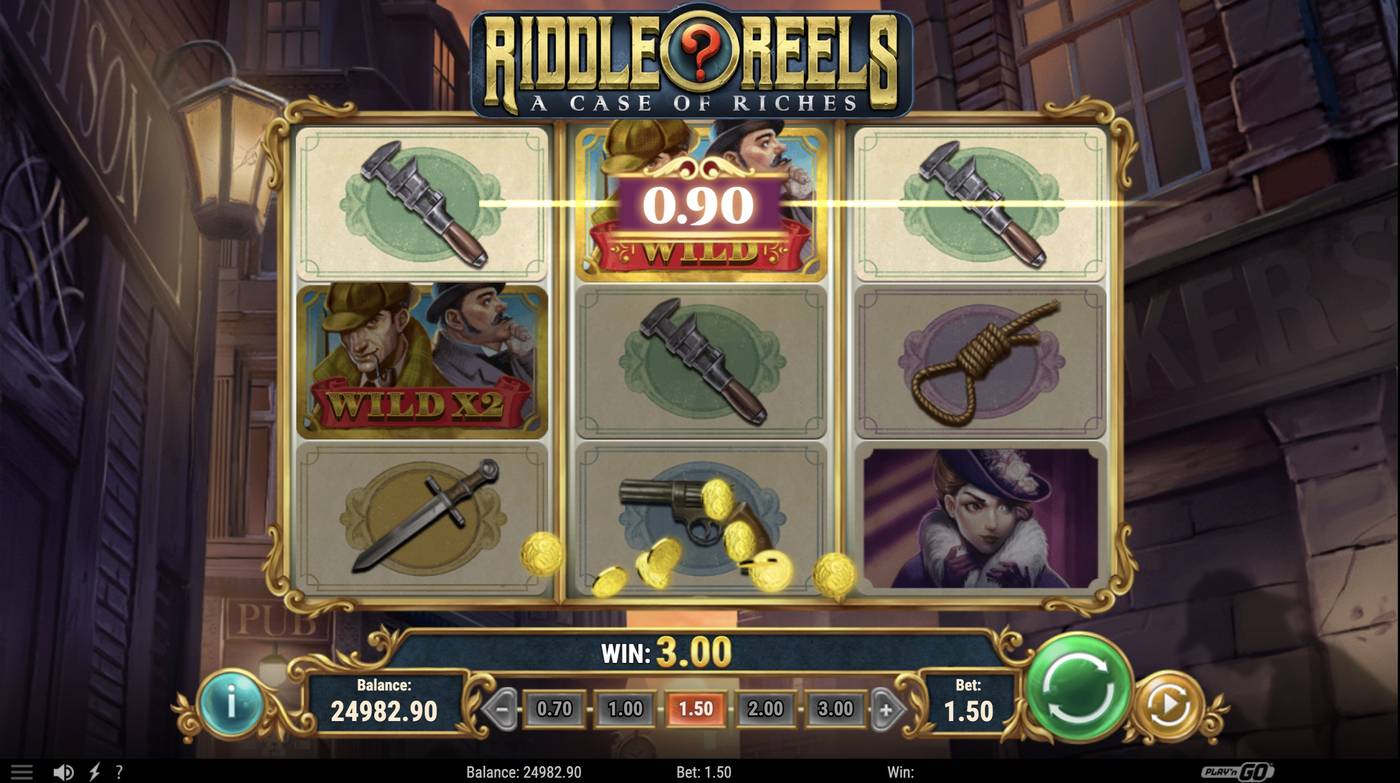Decrease the bet with the minus arrow

pyautogui.click(x=502, y=708)
